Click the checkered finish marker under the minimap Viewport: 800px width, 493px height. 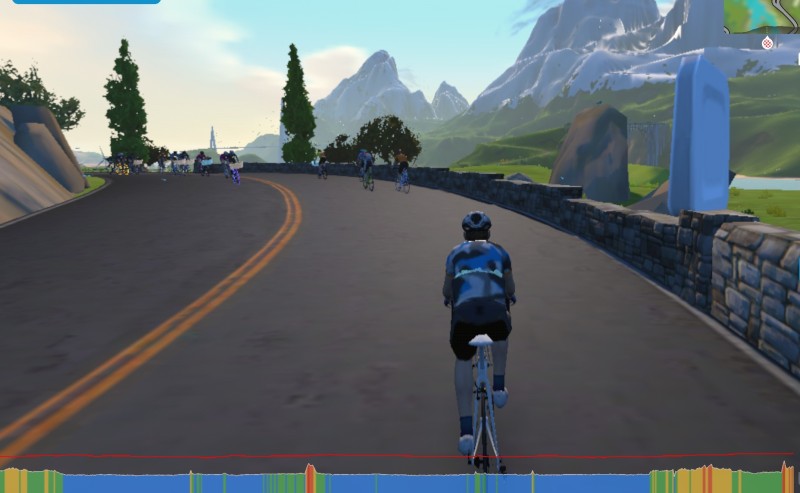click(x=767, y=43)
